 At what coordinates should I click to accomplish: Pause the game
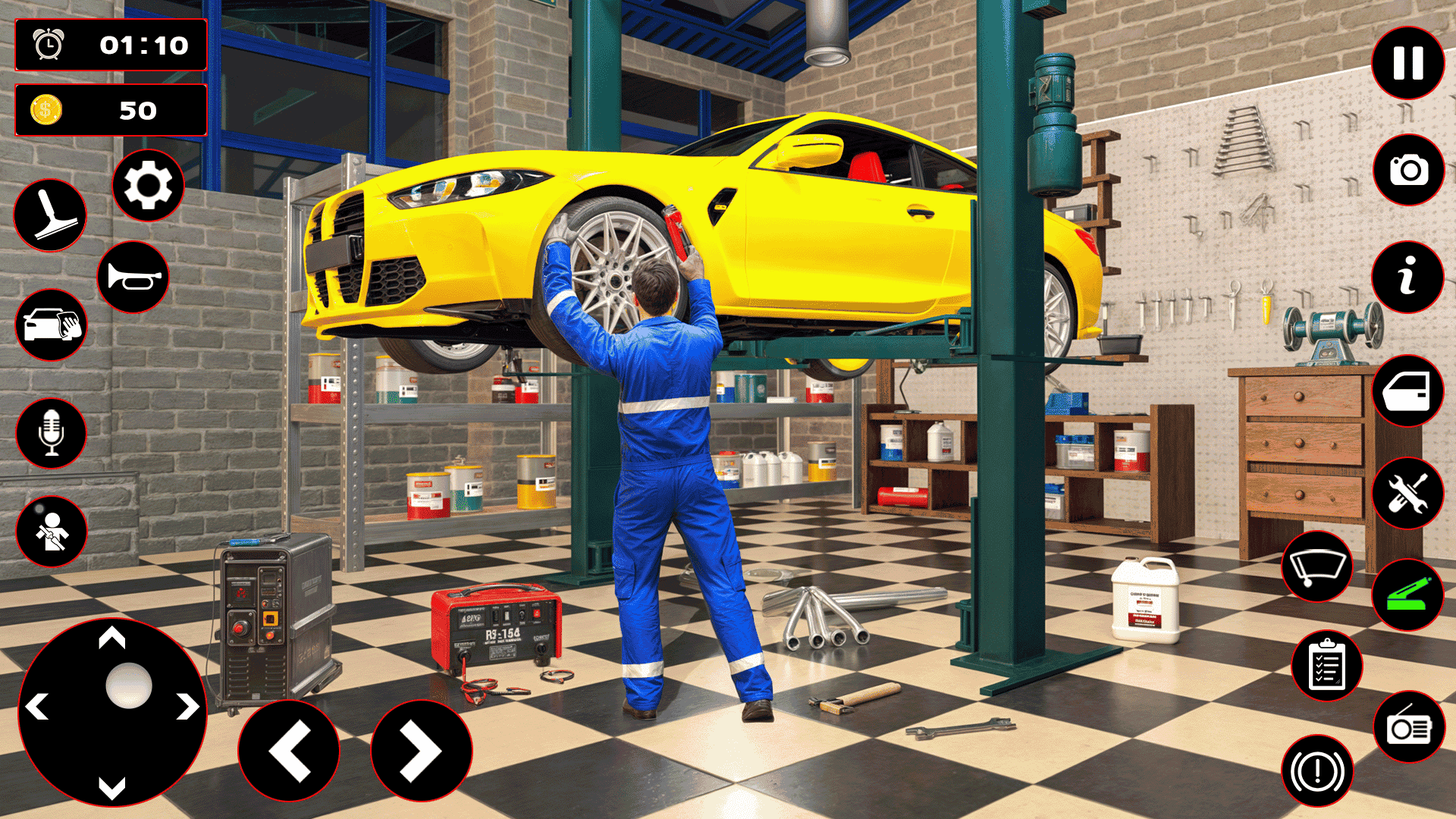[1407, 63]
